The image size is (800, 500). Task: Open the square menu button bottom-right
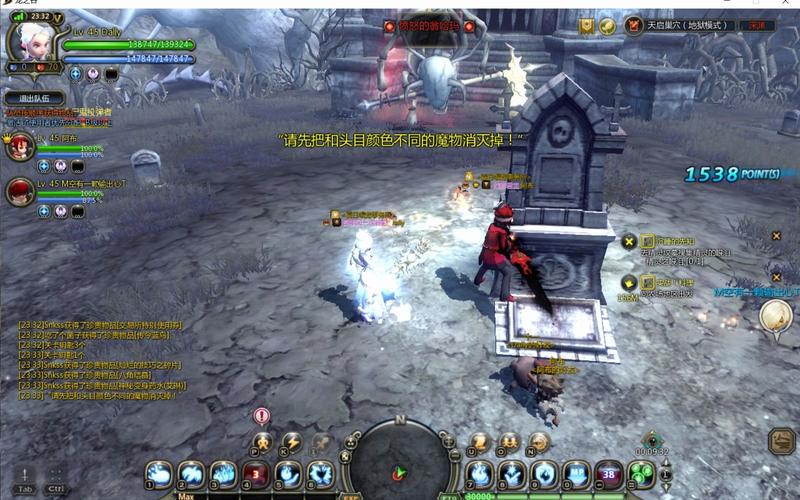tap(781, 441)
